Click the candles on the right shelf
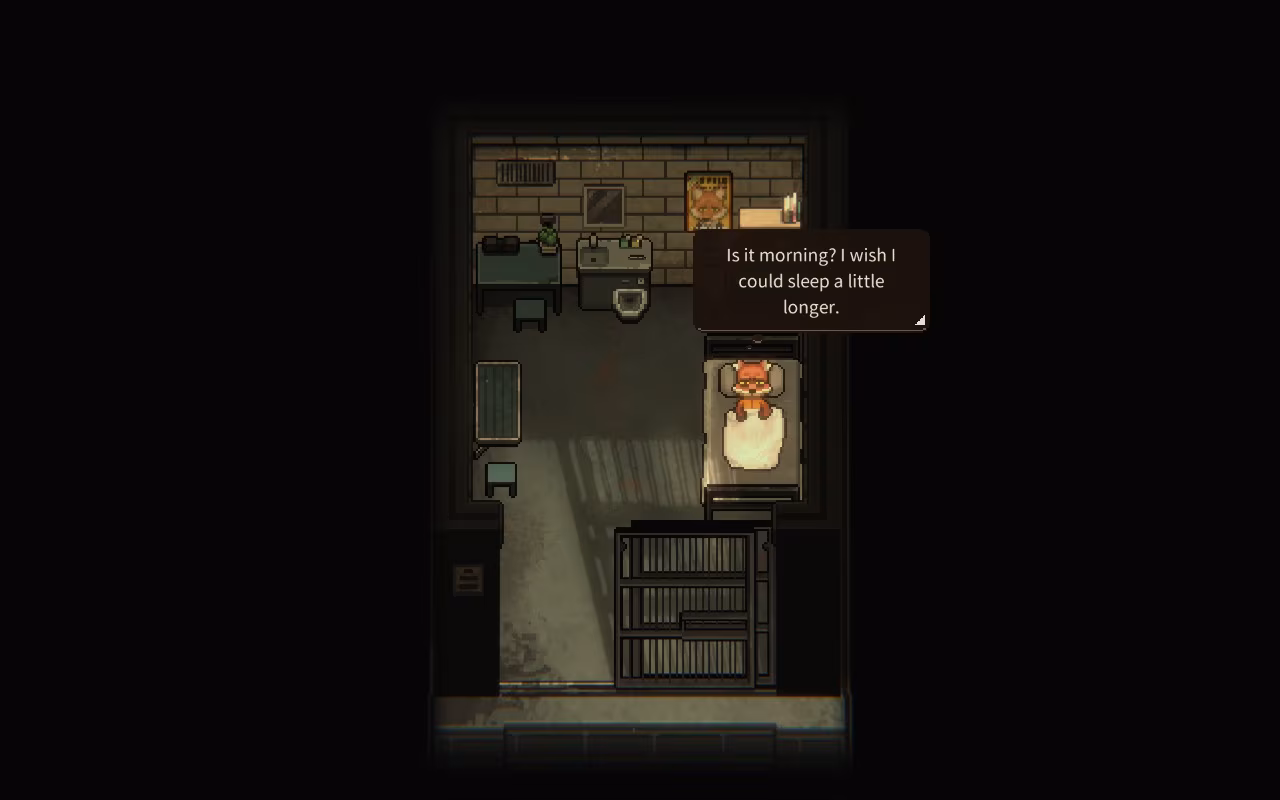This screenshot has width=1280, height=800. [789, 205]
